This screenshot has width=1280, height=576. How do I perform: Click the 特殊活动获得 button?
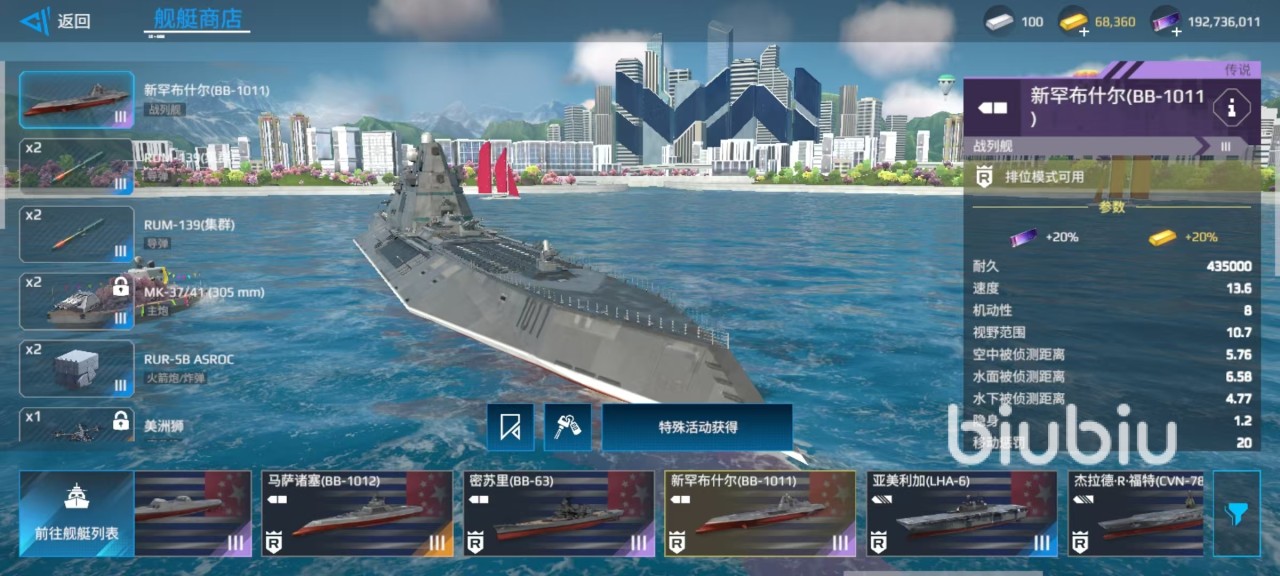(697, 427)
